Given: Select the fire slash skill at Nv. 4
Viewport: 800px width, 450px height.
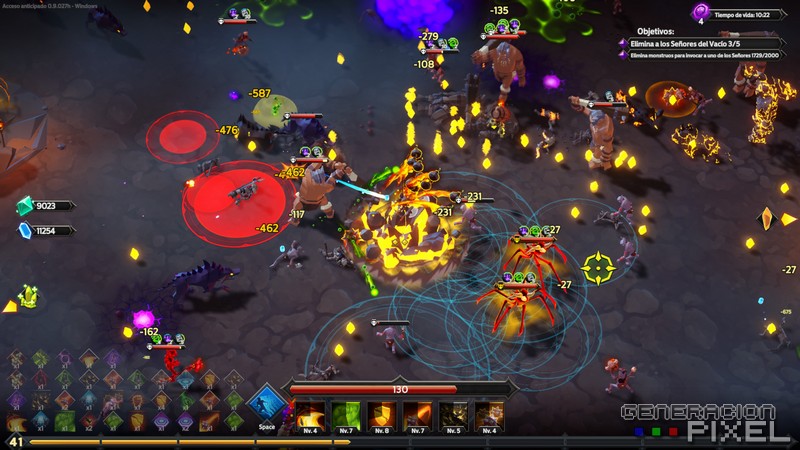Looking at the screenshot, I should tap(310, 414).
